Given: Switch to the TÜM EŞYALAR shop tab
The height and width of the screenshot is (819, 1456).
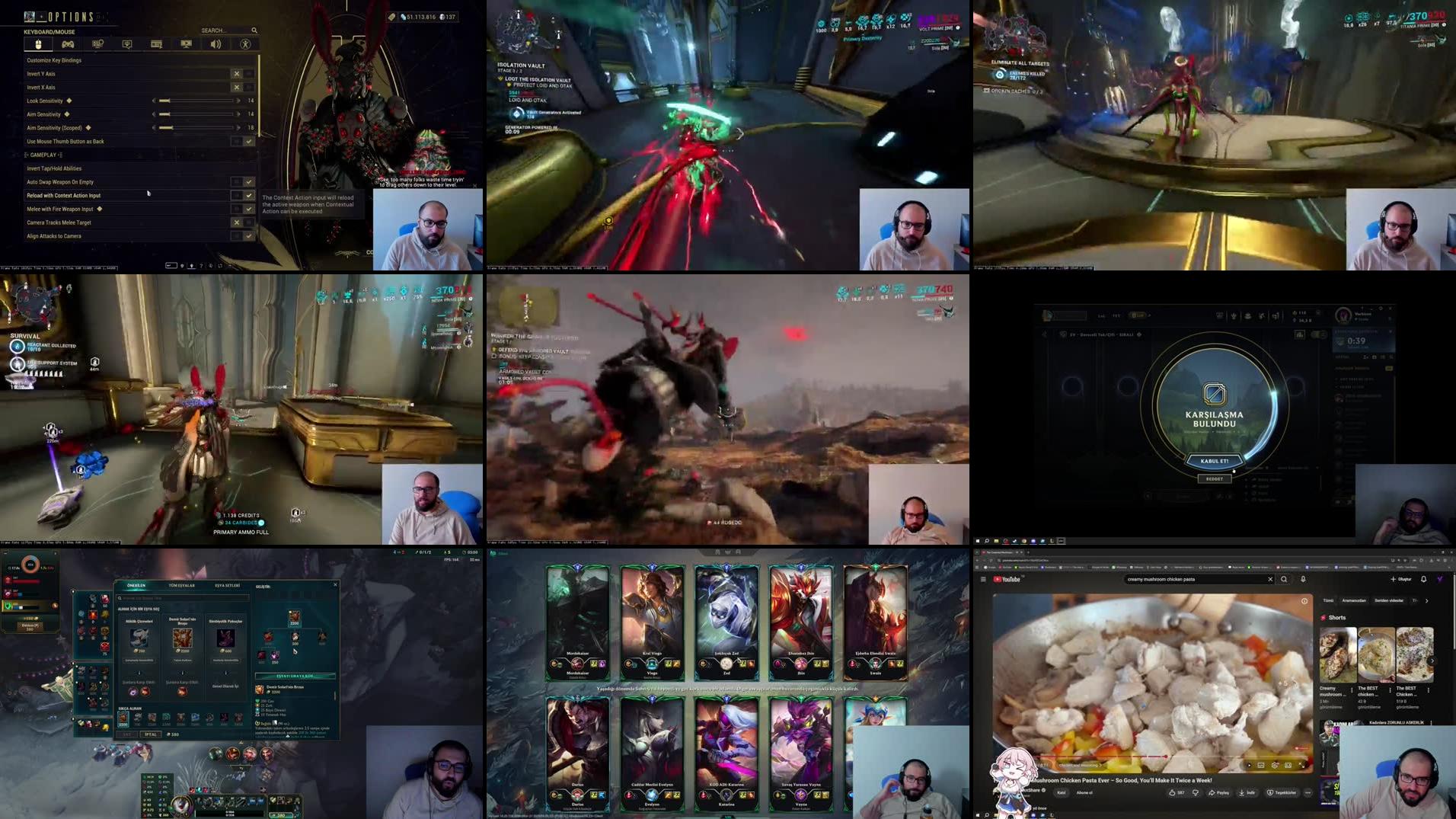Looking at the screenshot, I should [x=181, y=585].
